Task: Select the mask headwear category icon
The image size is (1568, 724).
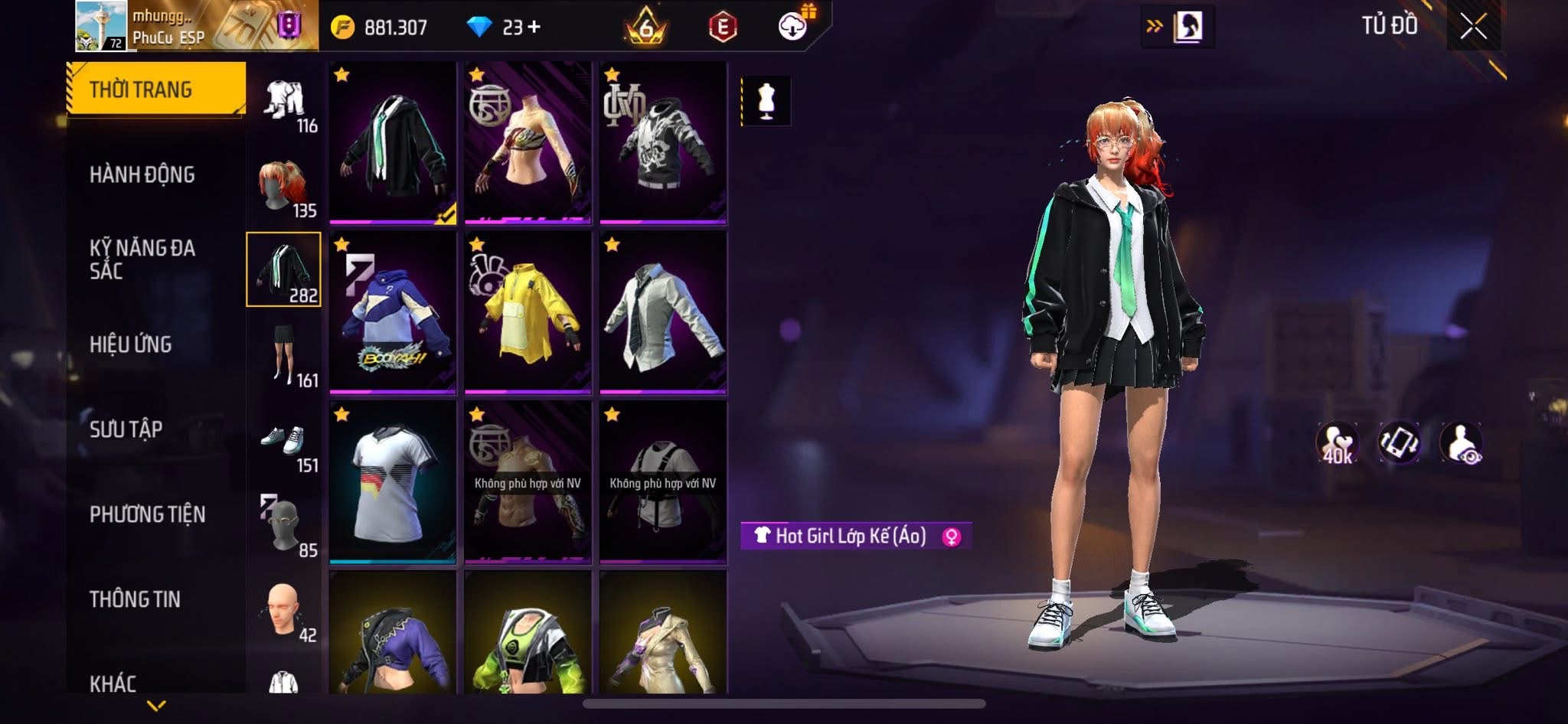Action: point(283,527)
